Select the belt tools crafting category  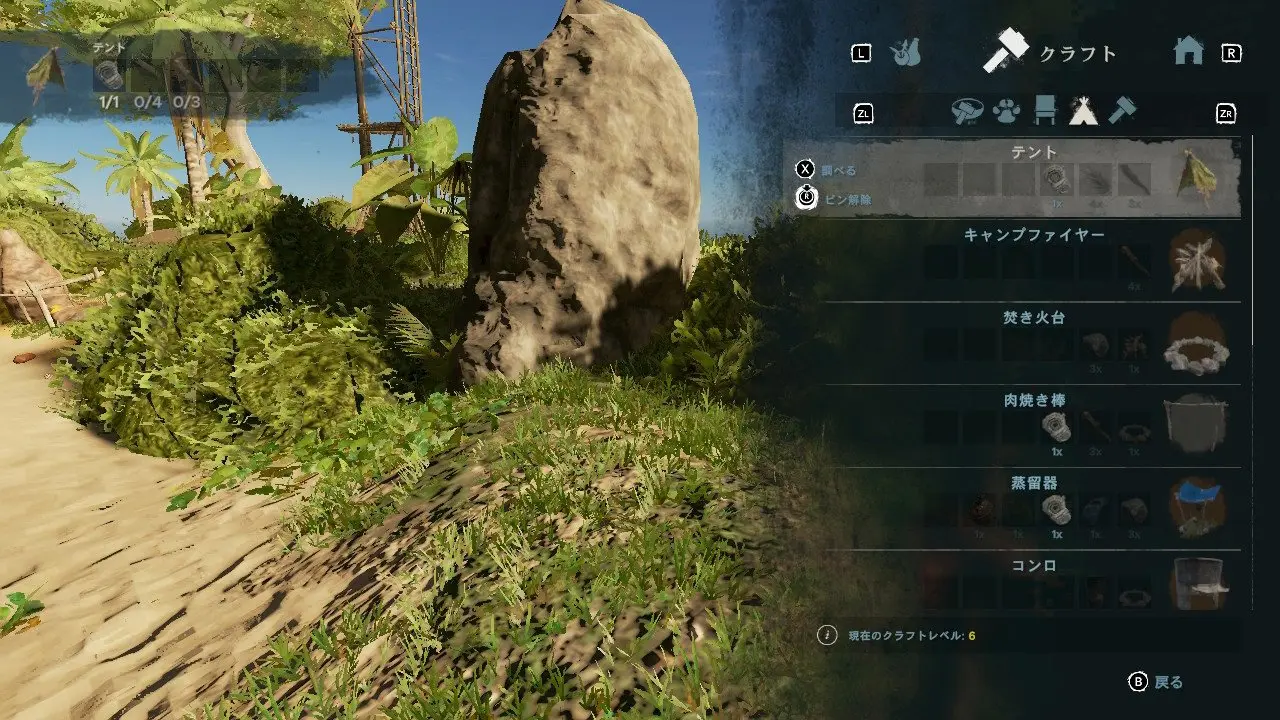(967, 111)
